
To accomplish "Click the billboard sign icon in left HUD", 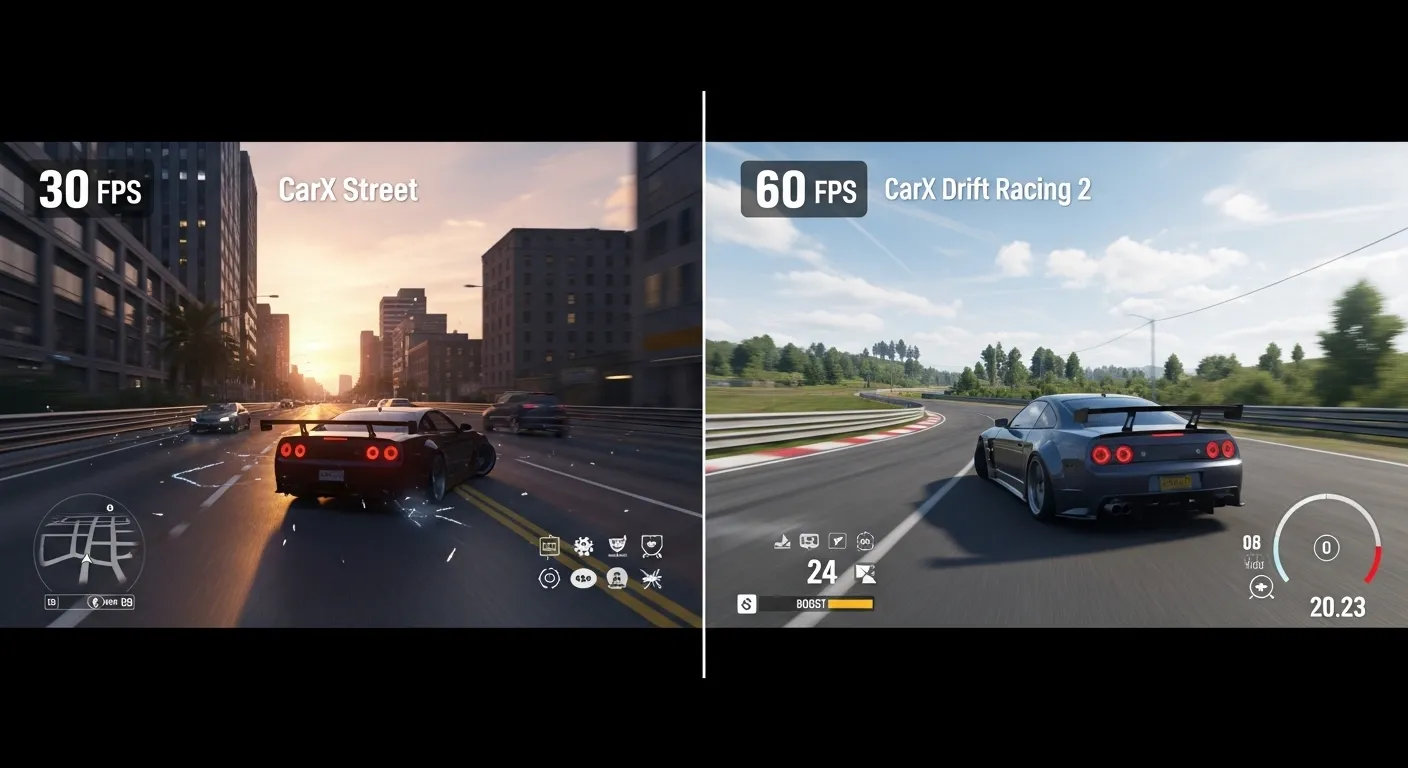I will 550,545.
